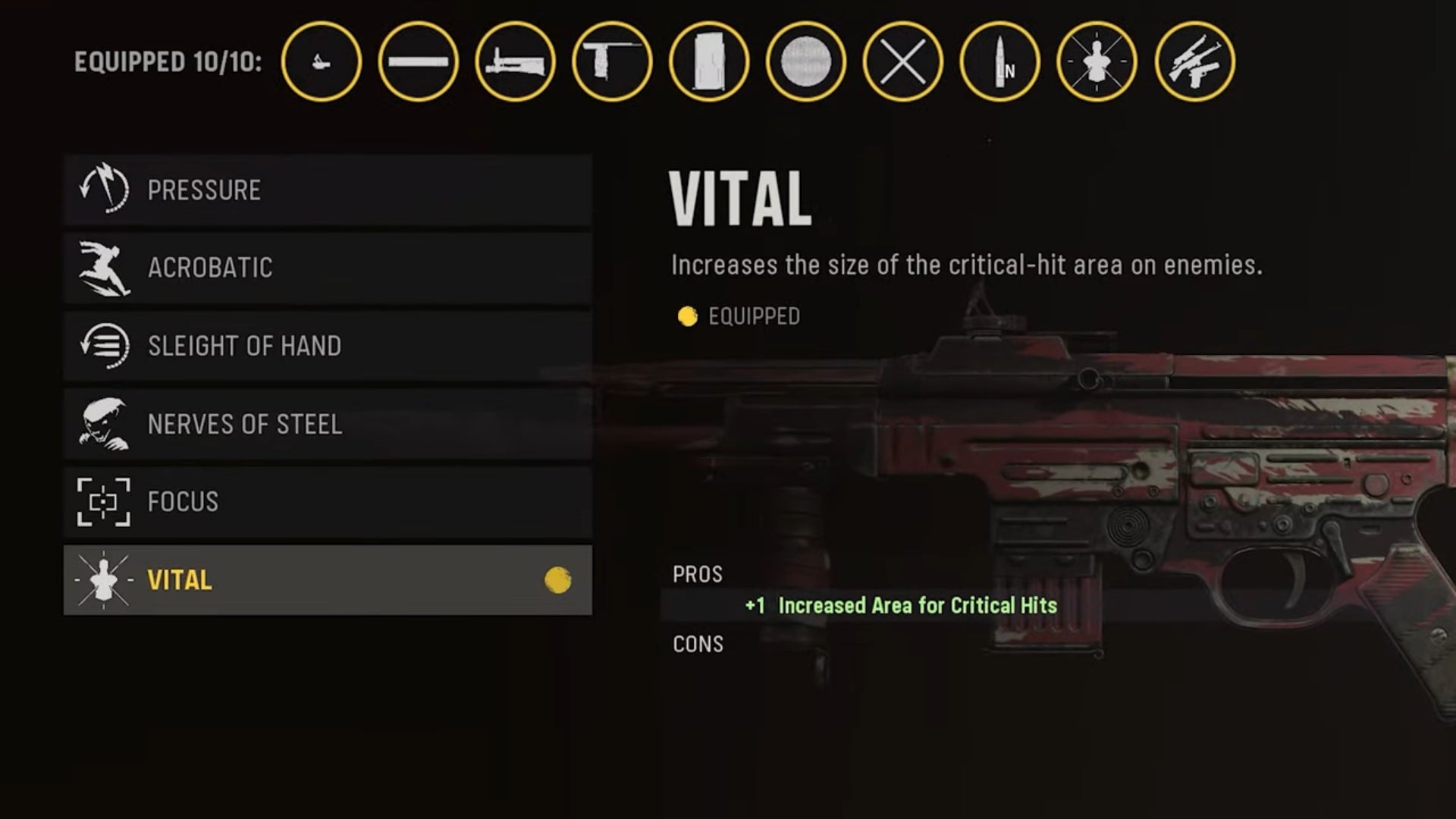Click the foregrip attachment slot icon
The width and height of the screenshot is (1456, 819).
tap(610, 62)
